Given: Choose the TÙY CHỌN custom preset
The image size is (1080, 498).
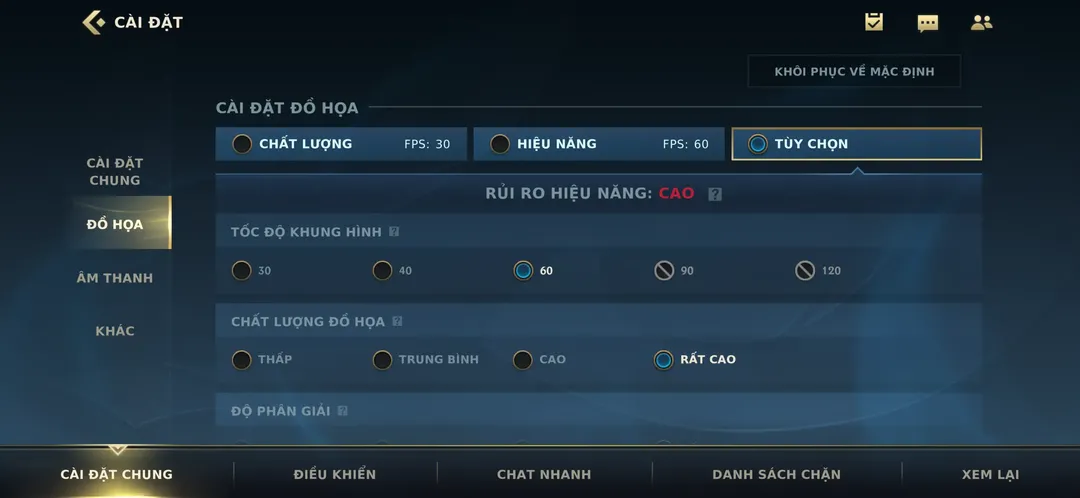Looking at the screenshot, I should tap(856, 144).
